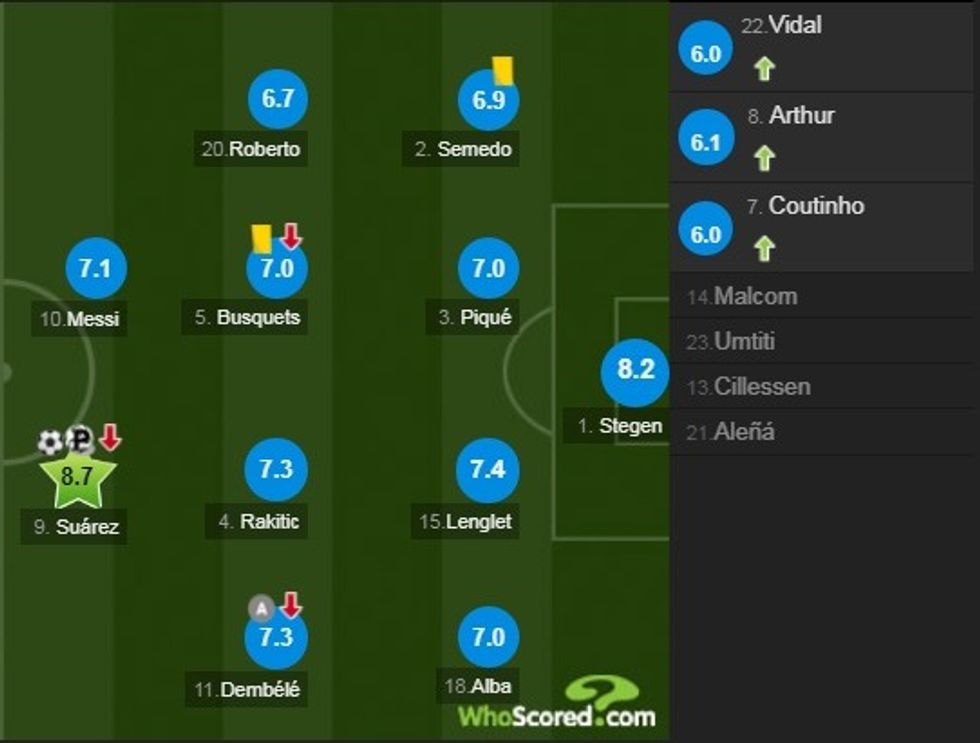Choose Semedo's 6.9 rating circle
The width and height of the screenshot is (980, 743).
tap(487, 100)
